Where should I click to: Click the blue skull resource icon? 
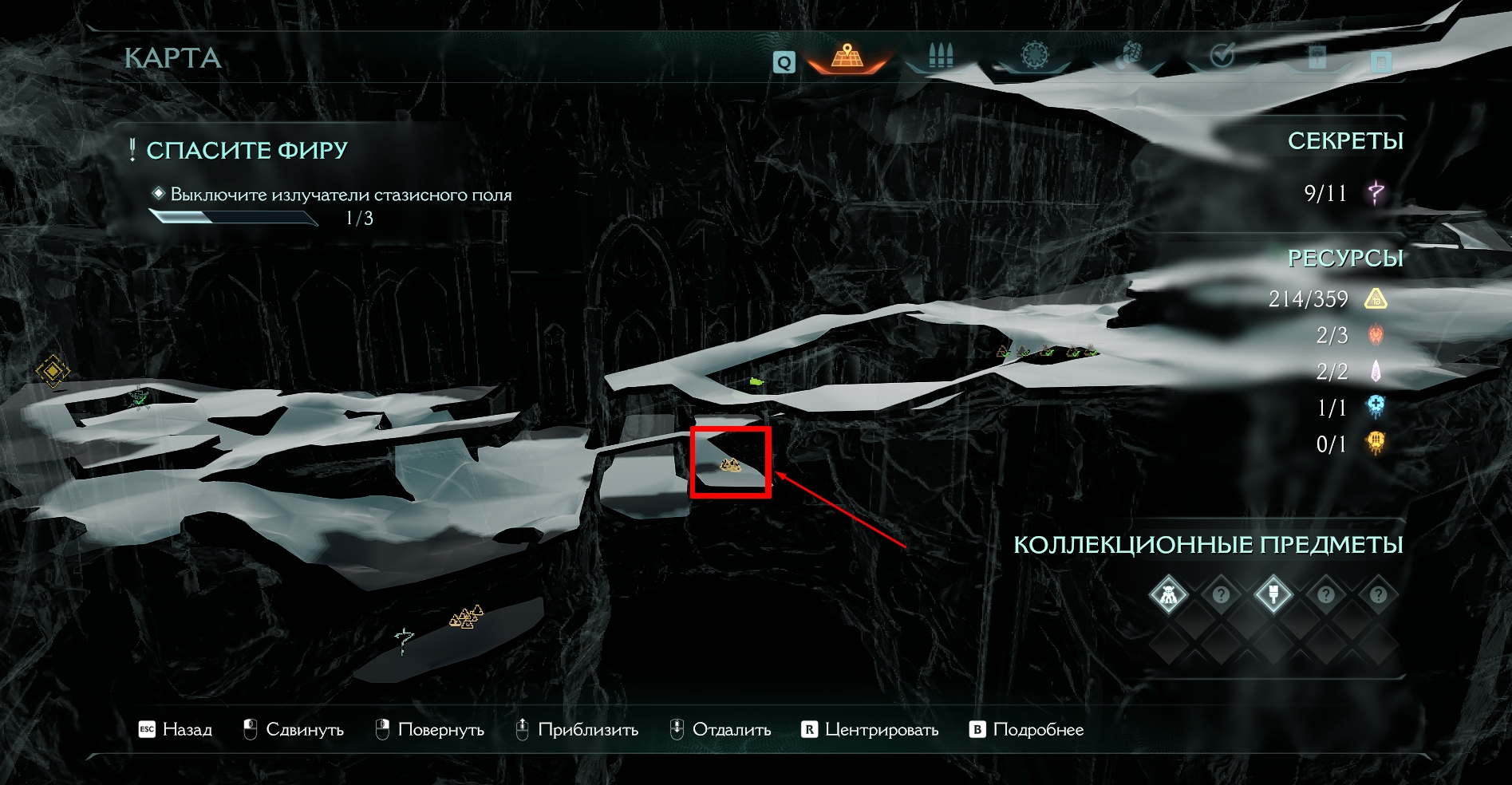pos(1376,407)
